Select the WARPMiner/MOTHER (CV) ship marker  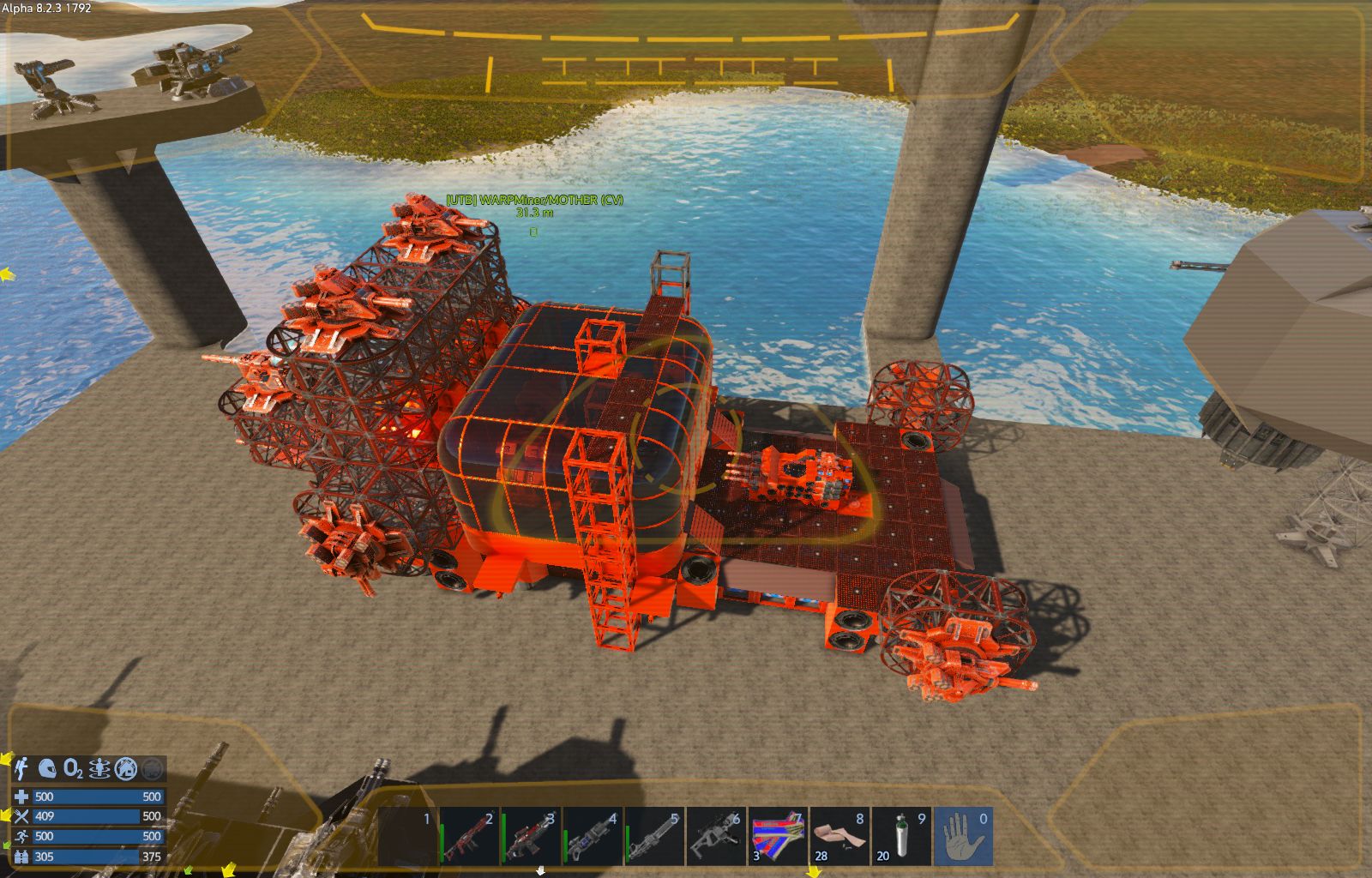(533, 231)
